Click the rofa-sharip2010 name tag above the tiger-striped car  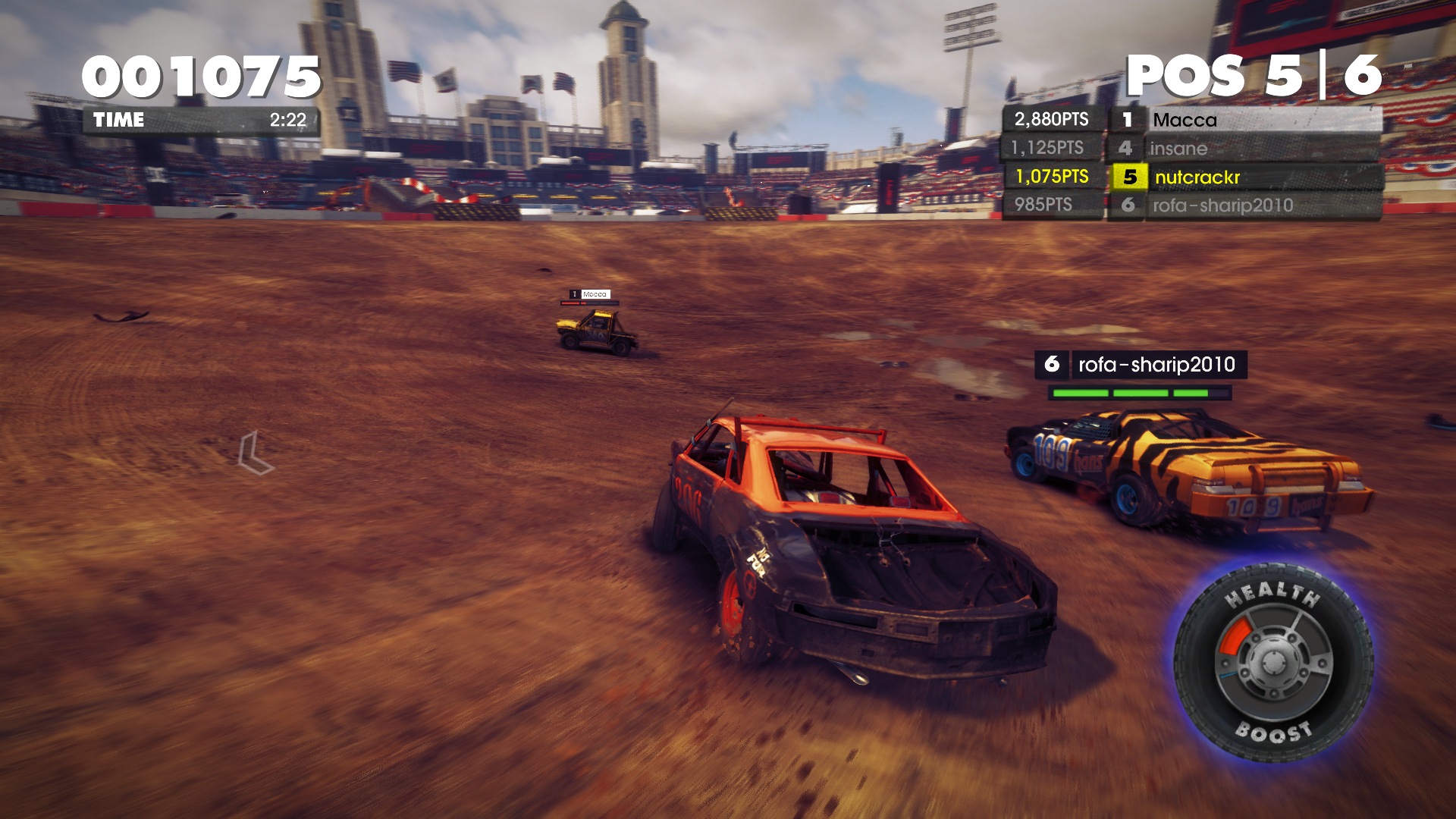1141,365
